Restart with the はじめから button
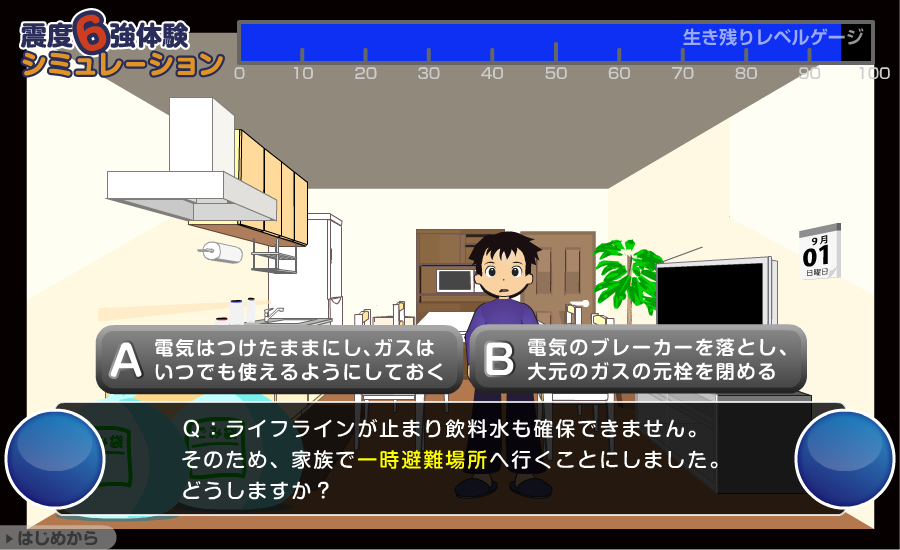This screenshot has width=900, height=550. 58,538
